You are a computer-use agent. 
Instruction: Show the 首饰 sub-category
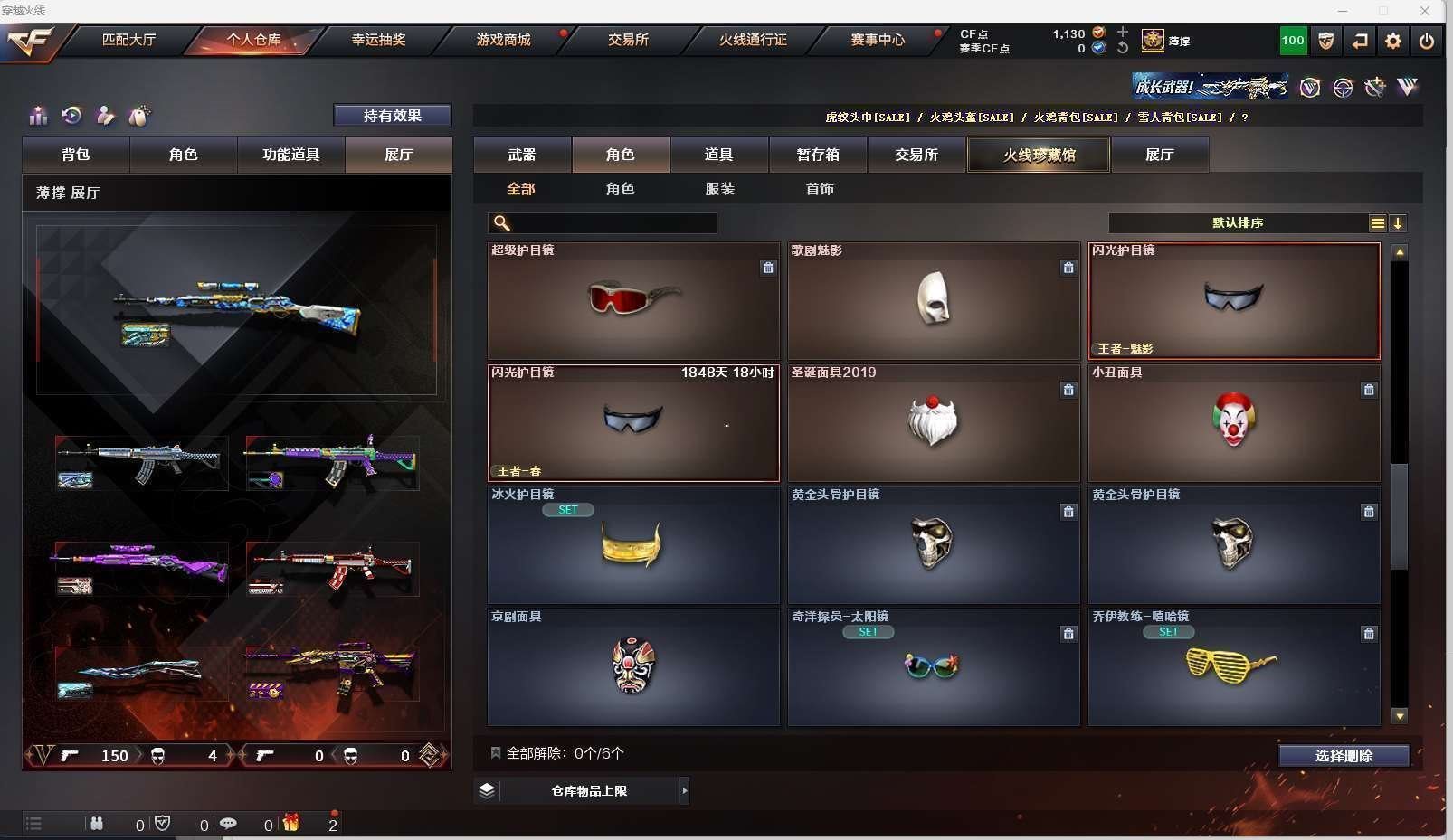point(820,189)
